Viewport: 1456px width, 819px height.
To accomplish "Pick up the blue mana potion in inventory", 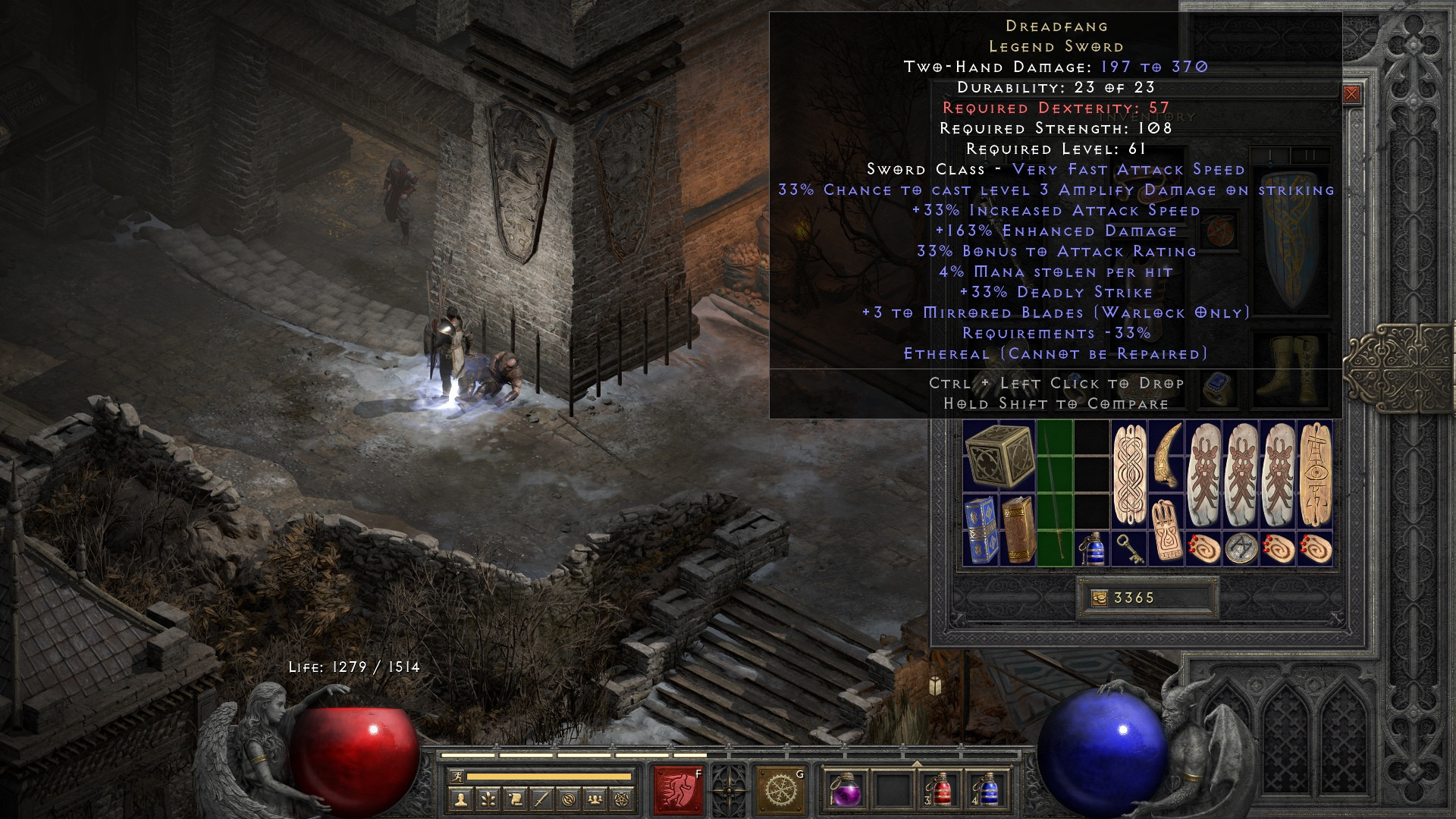I will [x=1092, y=548].
